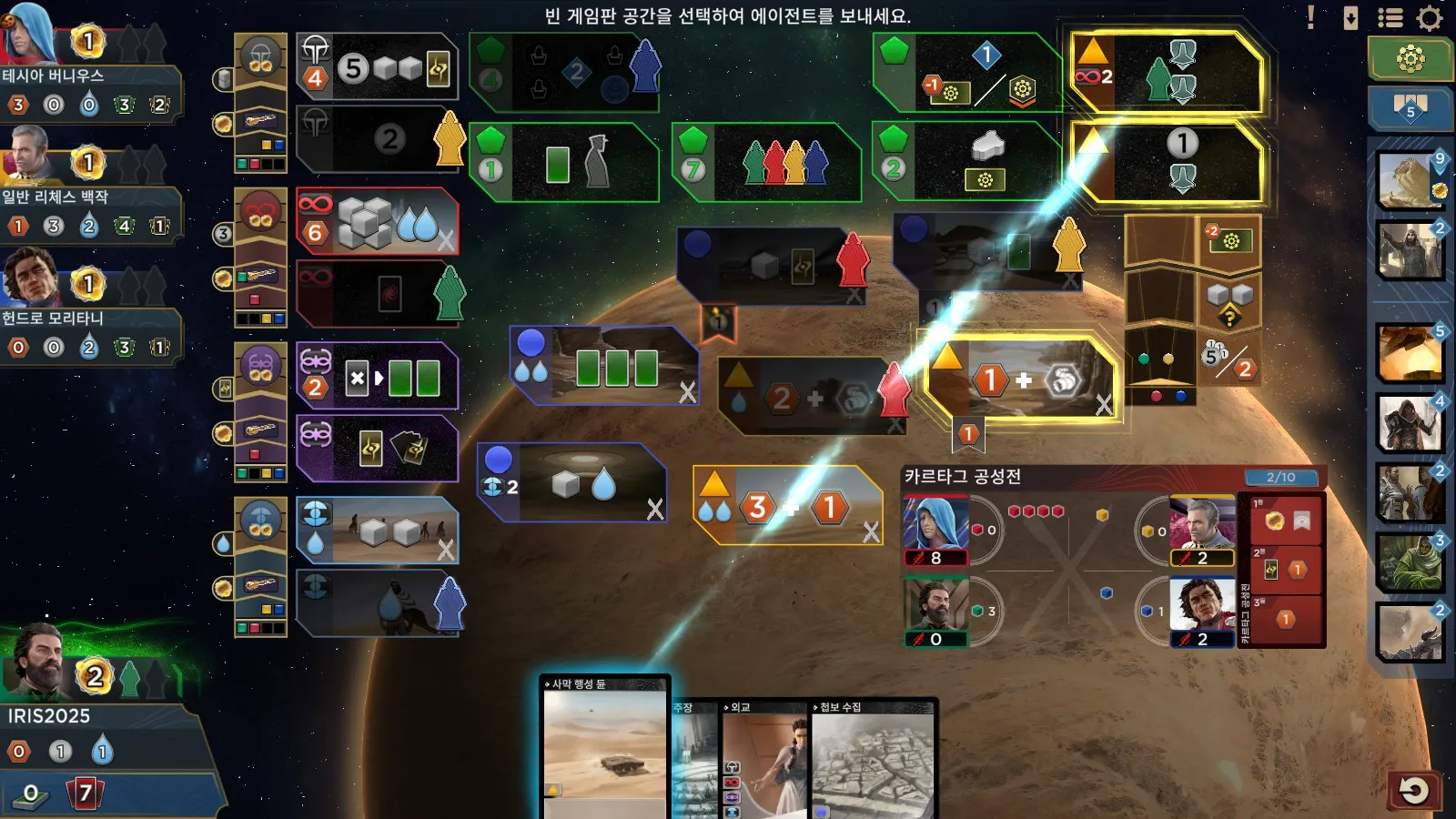Click the card with down-arrow icon
Viewport: 1456px width, 819px height.
(x=1350, y=18)
